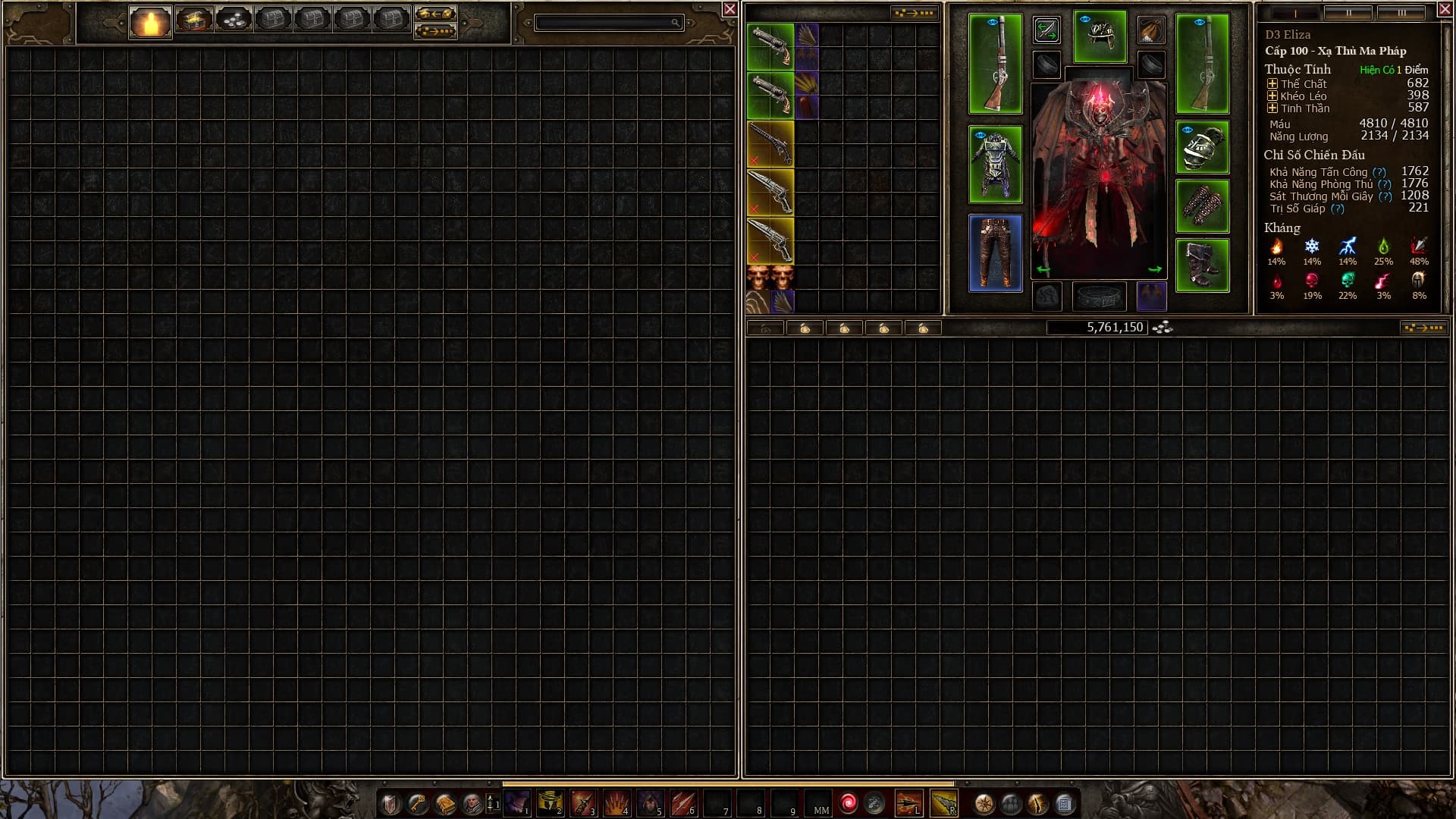The width and height of the screenshot is (1456, 819).
Task: Select the equipped boots slot
Action: click(1202, 265)
